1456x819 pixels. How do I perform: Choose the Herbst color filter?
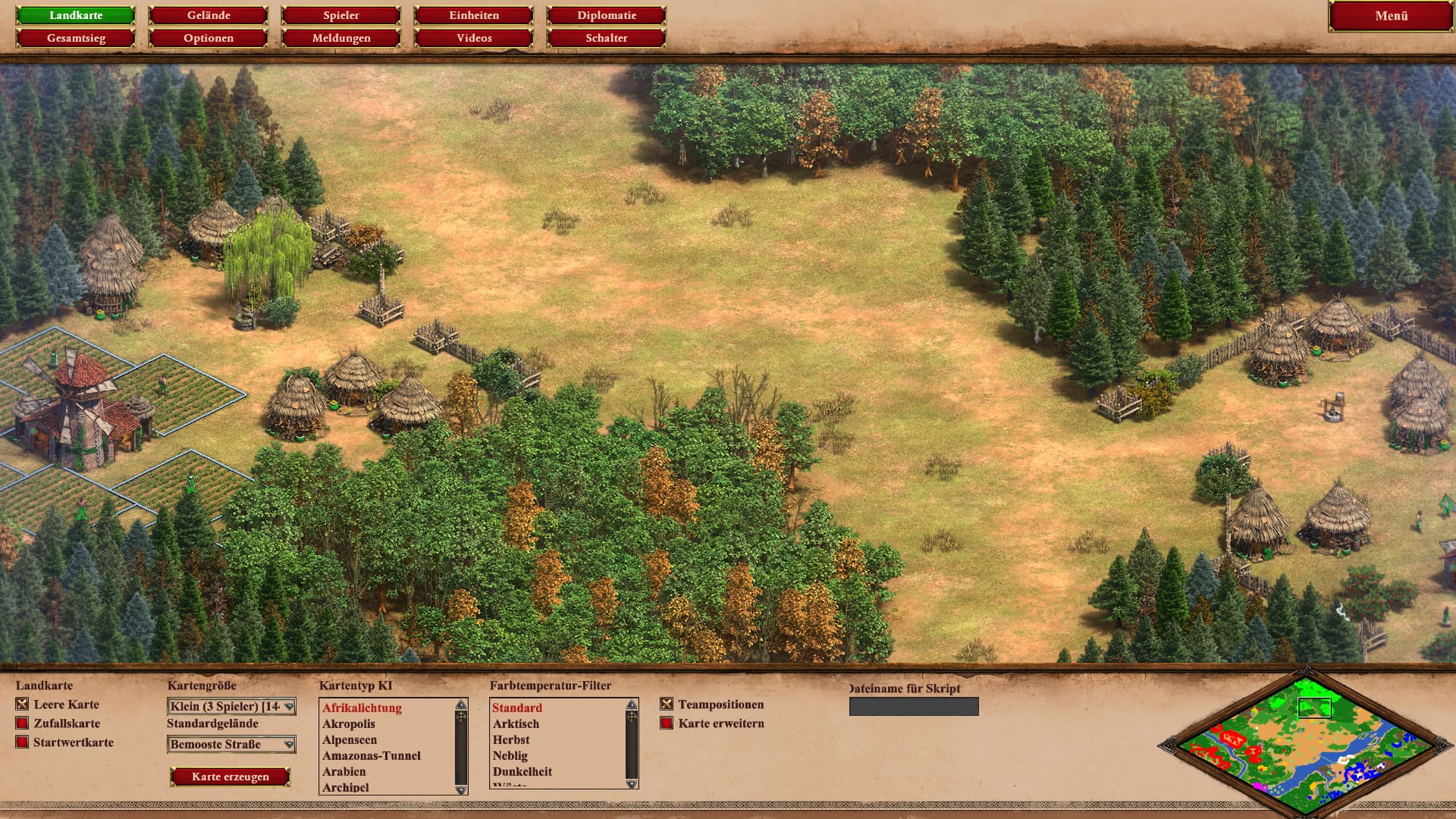point(511,739)
